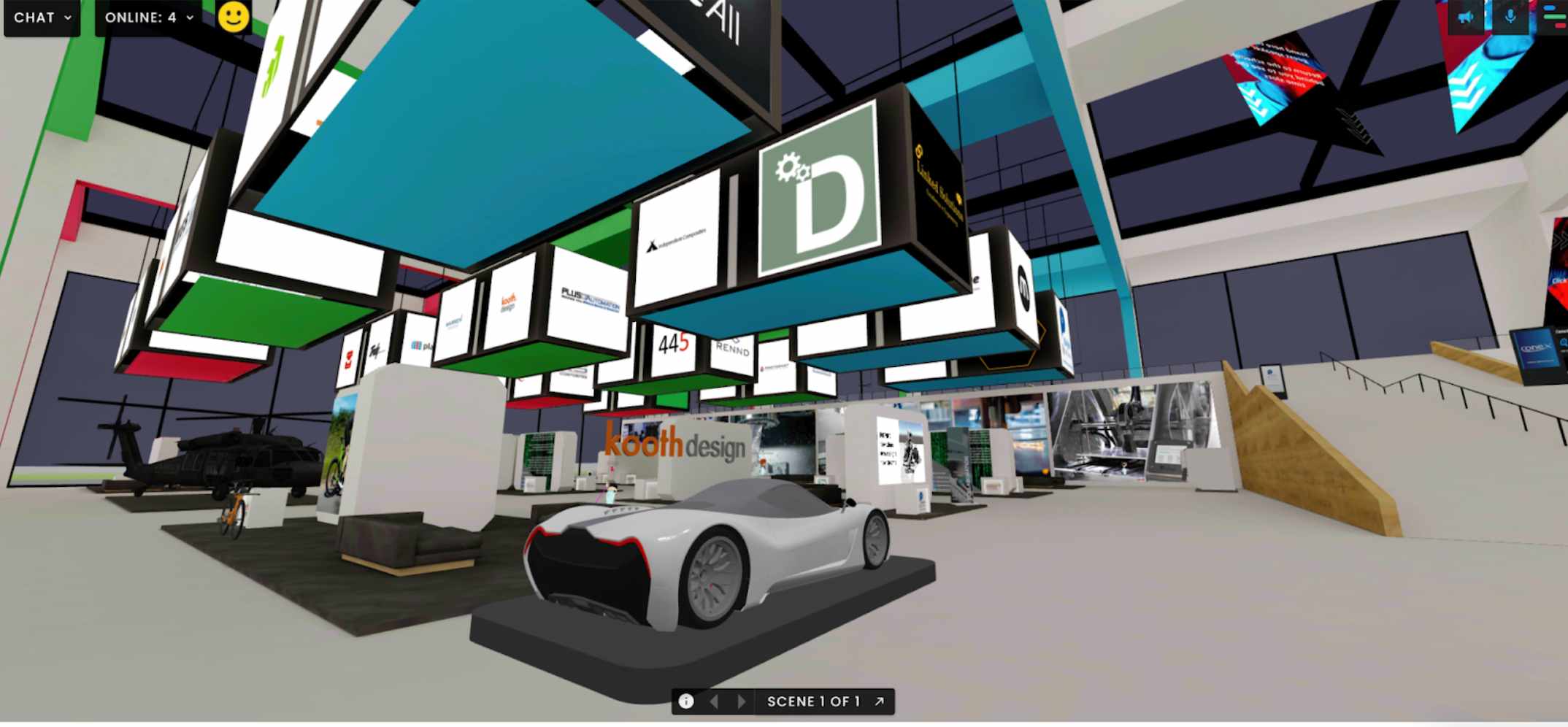Click the megaphone announcement icon at top-right
This screenshot has height=727, width=1568.
point(1464,18)
